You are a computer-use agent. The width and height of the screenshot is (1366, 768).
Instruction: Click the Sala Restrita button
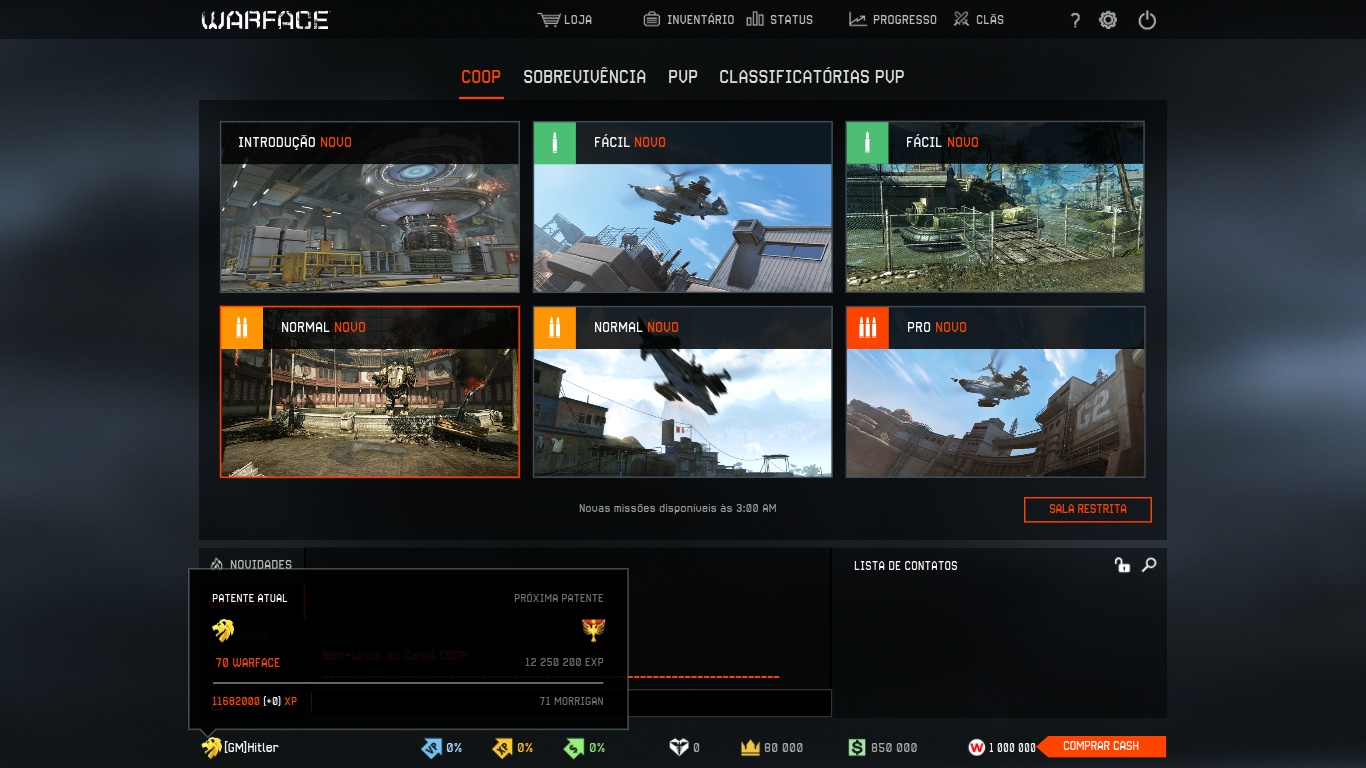pos(1087,509)
